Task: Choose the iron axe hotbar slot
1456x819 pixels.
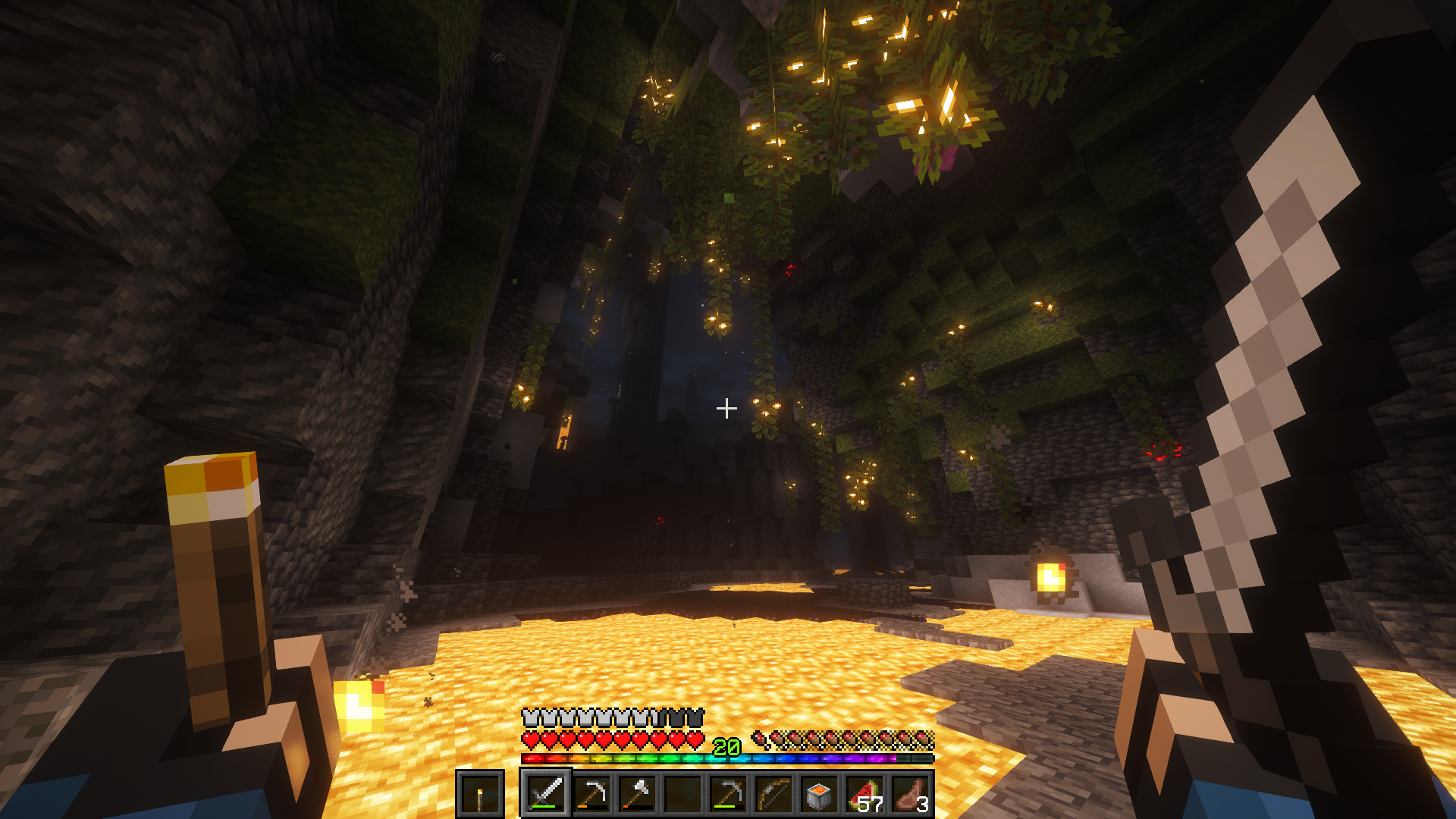Action: point(637,794)
